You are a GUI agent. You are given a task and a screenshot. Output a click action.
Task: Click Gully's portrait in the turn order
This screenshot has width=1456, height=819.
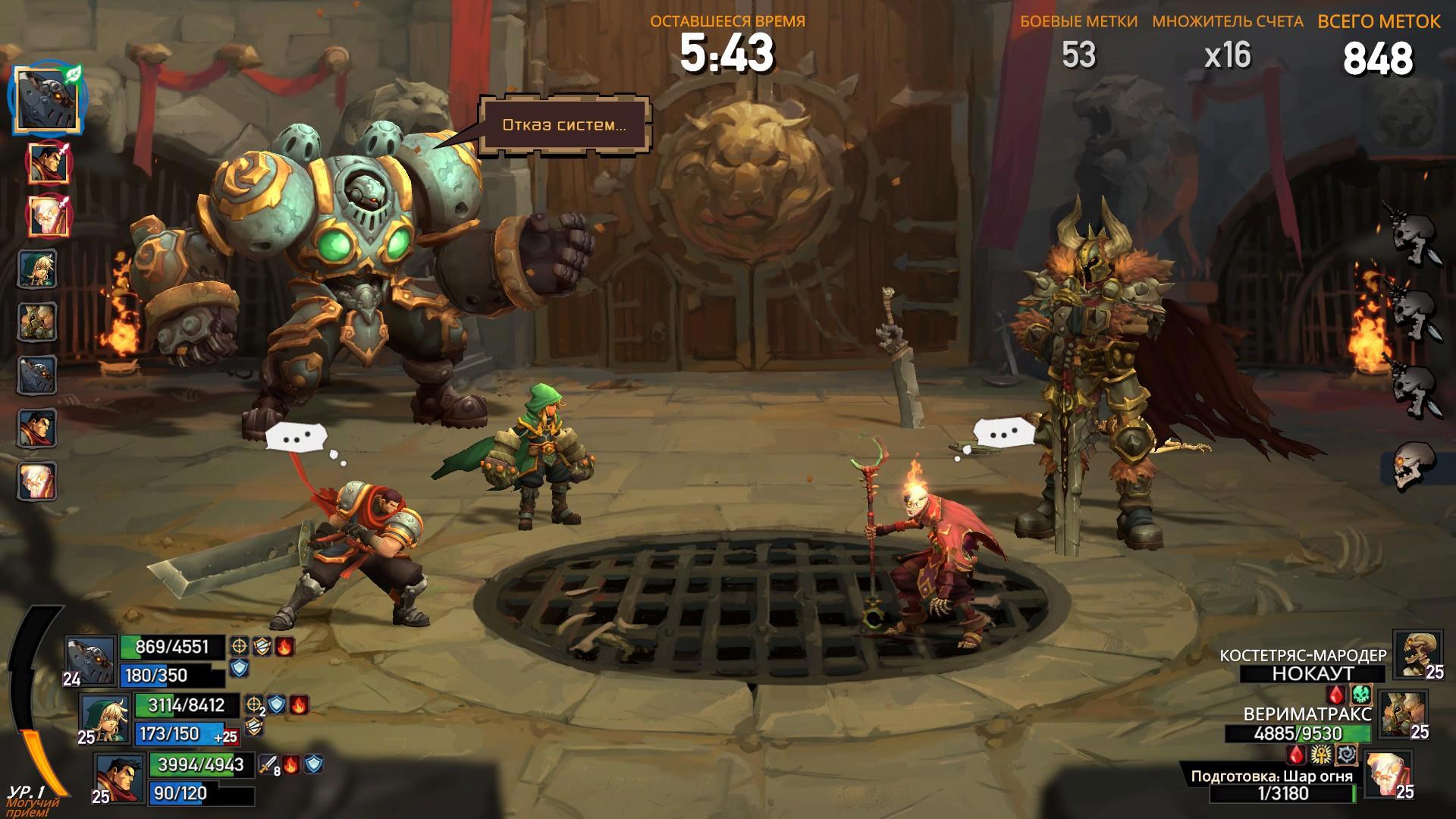click(x=38, y=268)
